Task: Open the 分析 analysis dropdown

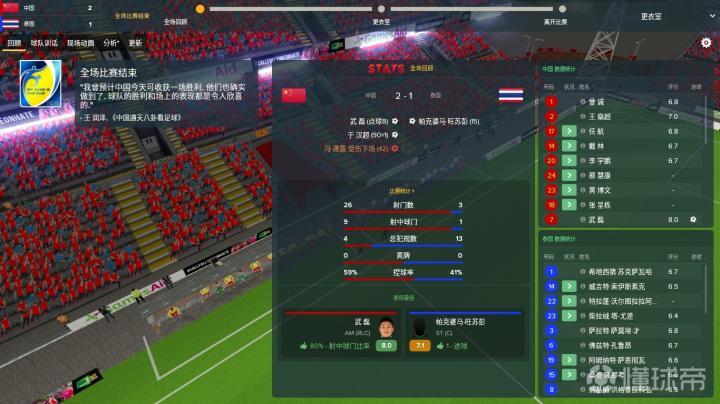Action: (111, 43)
